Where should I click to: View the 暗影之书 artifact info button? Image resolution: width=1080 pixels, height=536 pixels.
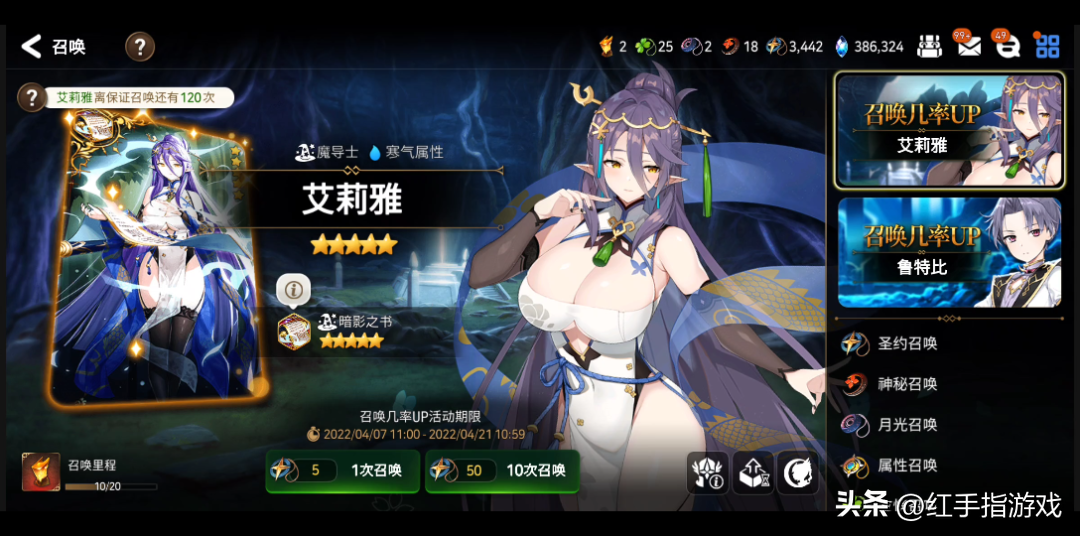click(x=294, y=290)
